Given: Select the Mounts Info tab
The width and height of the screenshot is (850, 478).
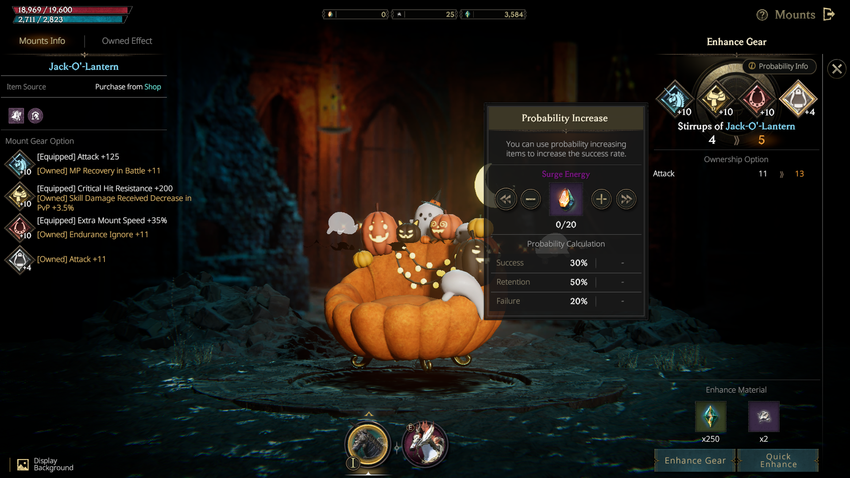Looking at the screenshot, I should [x=42, y=41].
